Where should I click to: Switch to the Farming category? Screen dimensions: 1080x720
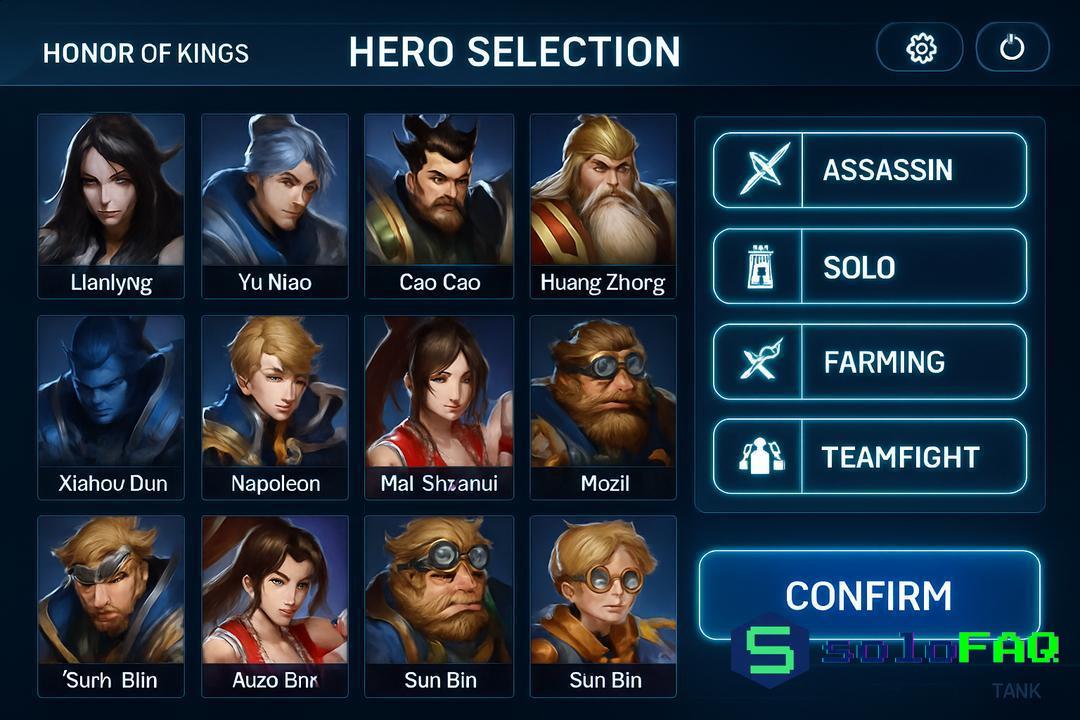[x=869, y=362]
